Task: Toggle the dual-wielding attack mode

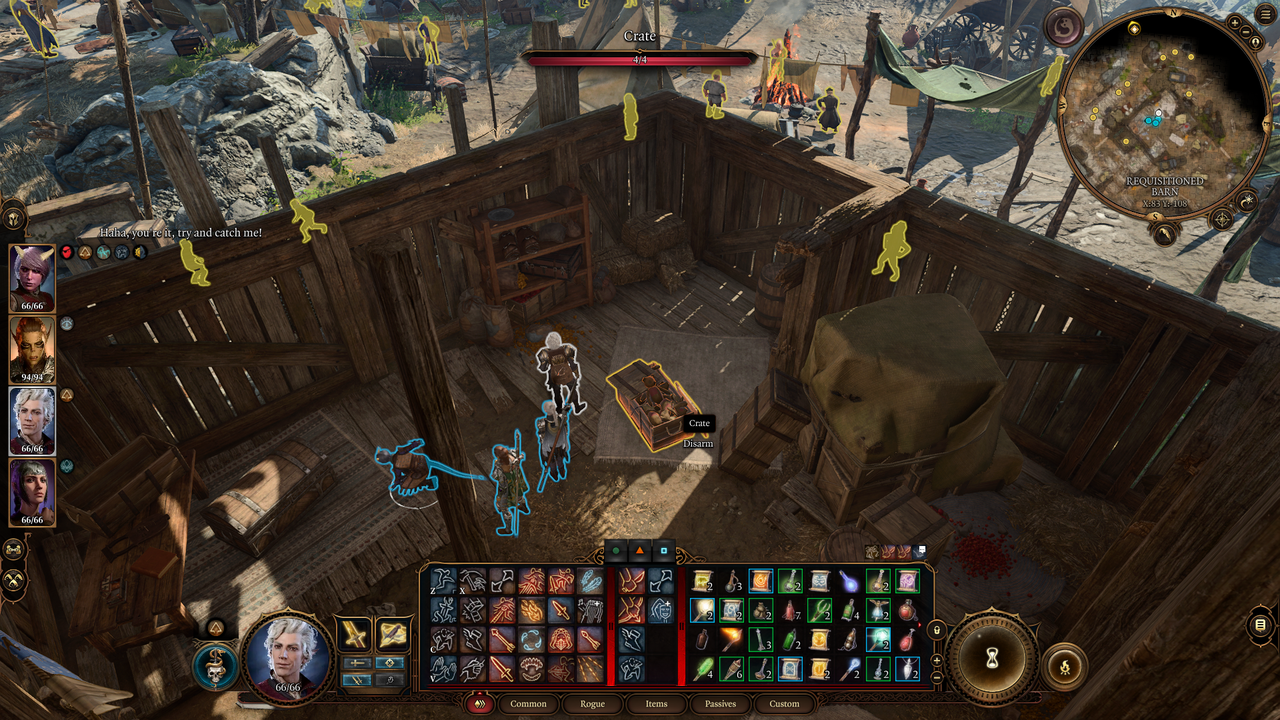Action: click(x=357, y=679)
